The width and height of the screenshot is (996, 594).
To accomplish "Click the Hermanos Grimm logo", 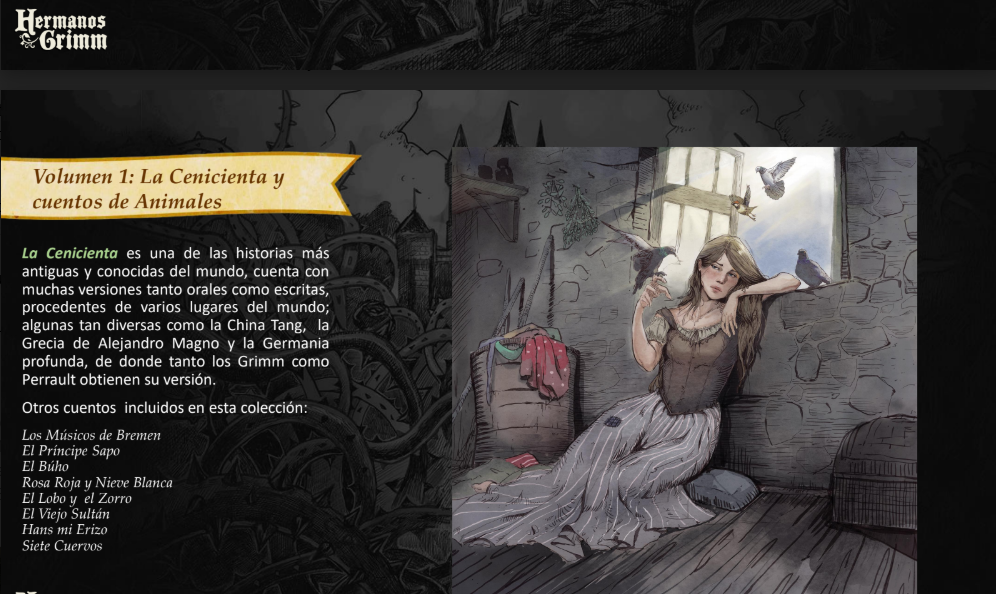I will [x=61, y=31].
